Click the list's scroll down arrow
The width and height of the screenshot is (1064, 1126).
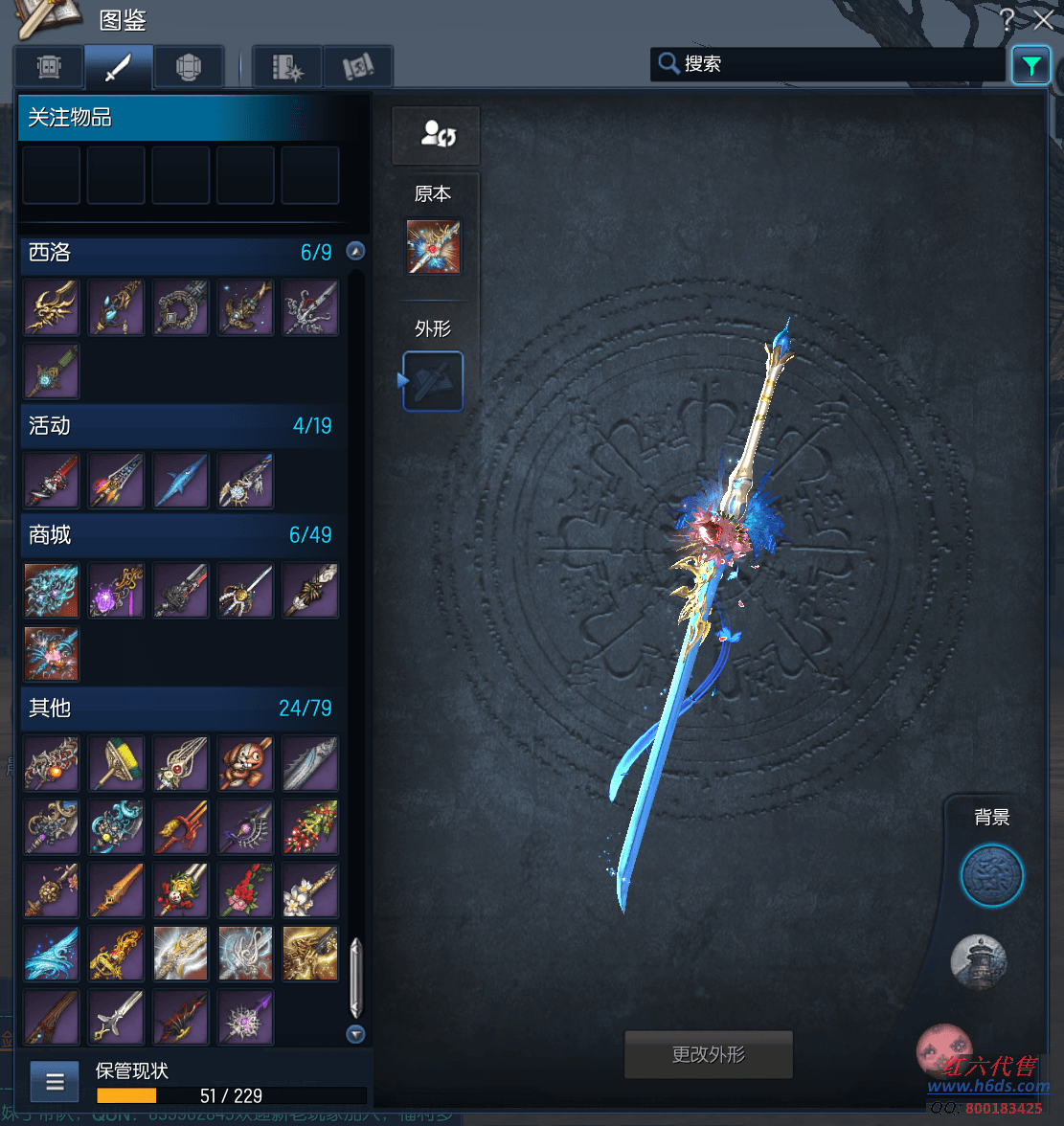(x=356, y=1034)
